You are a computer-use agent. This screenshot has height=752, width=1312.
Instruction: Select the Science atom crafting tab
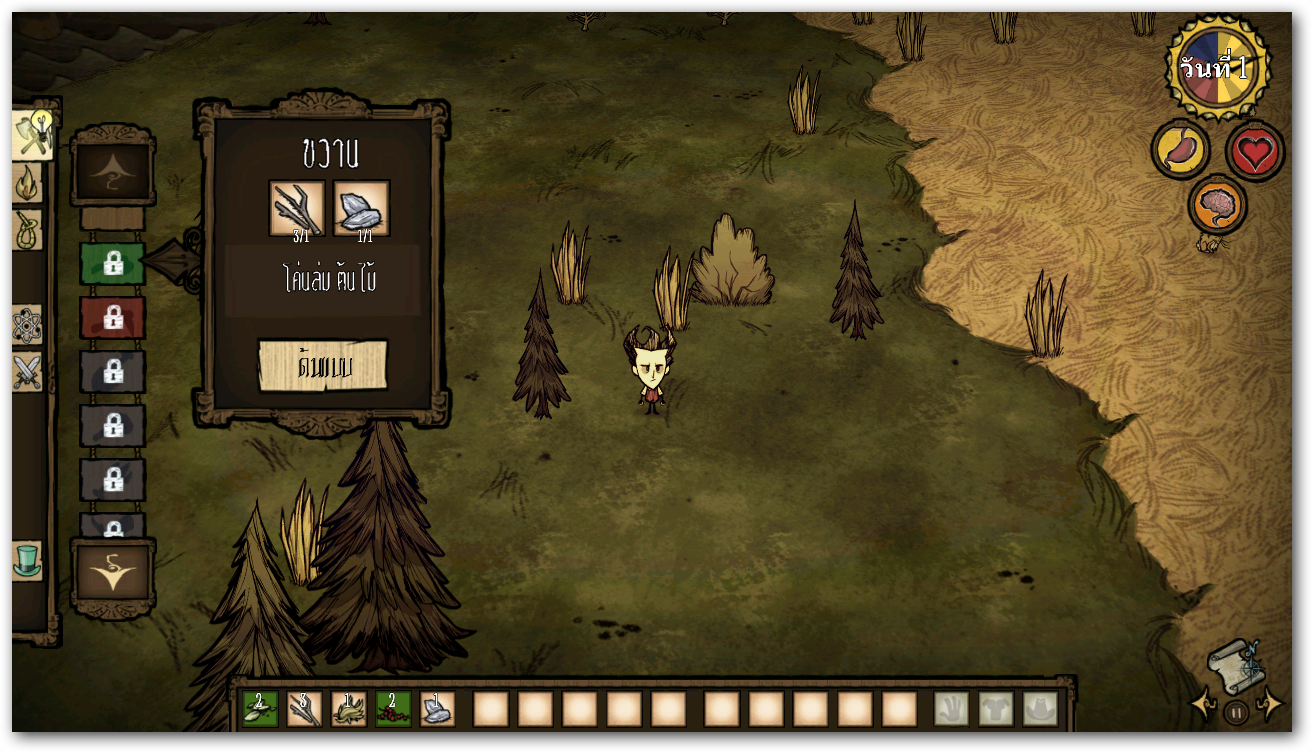point(27,325)
